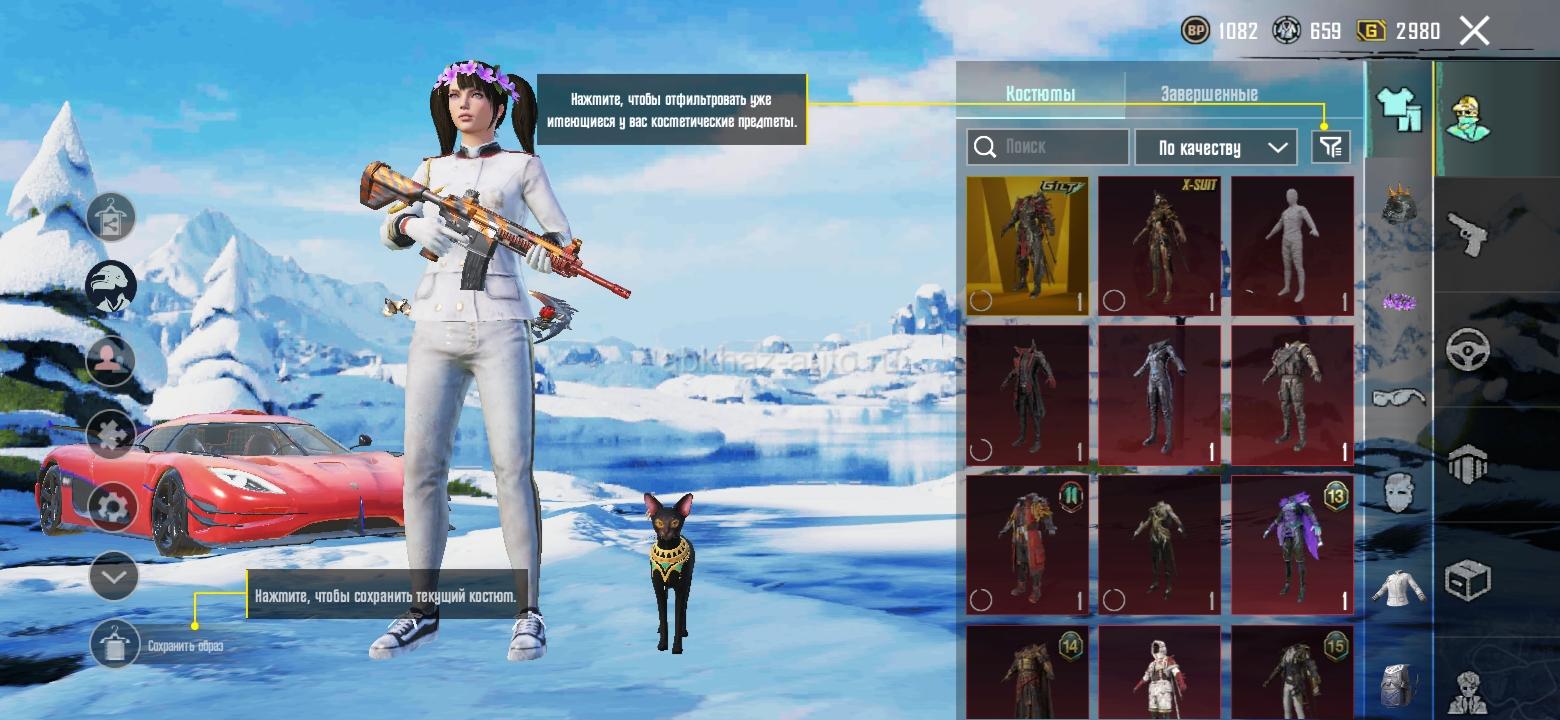
Task: Open the По качеству sorting dropdown
Action: pos(1215,148)
